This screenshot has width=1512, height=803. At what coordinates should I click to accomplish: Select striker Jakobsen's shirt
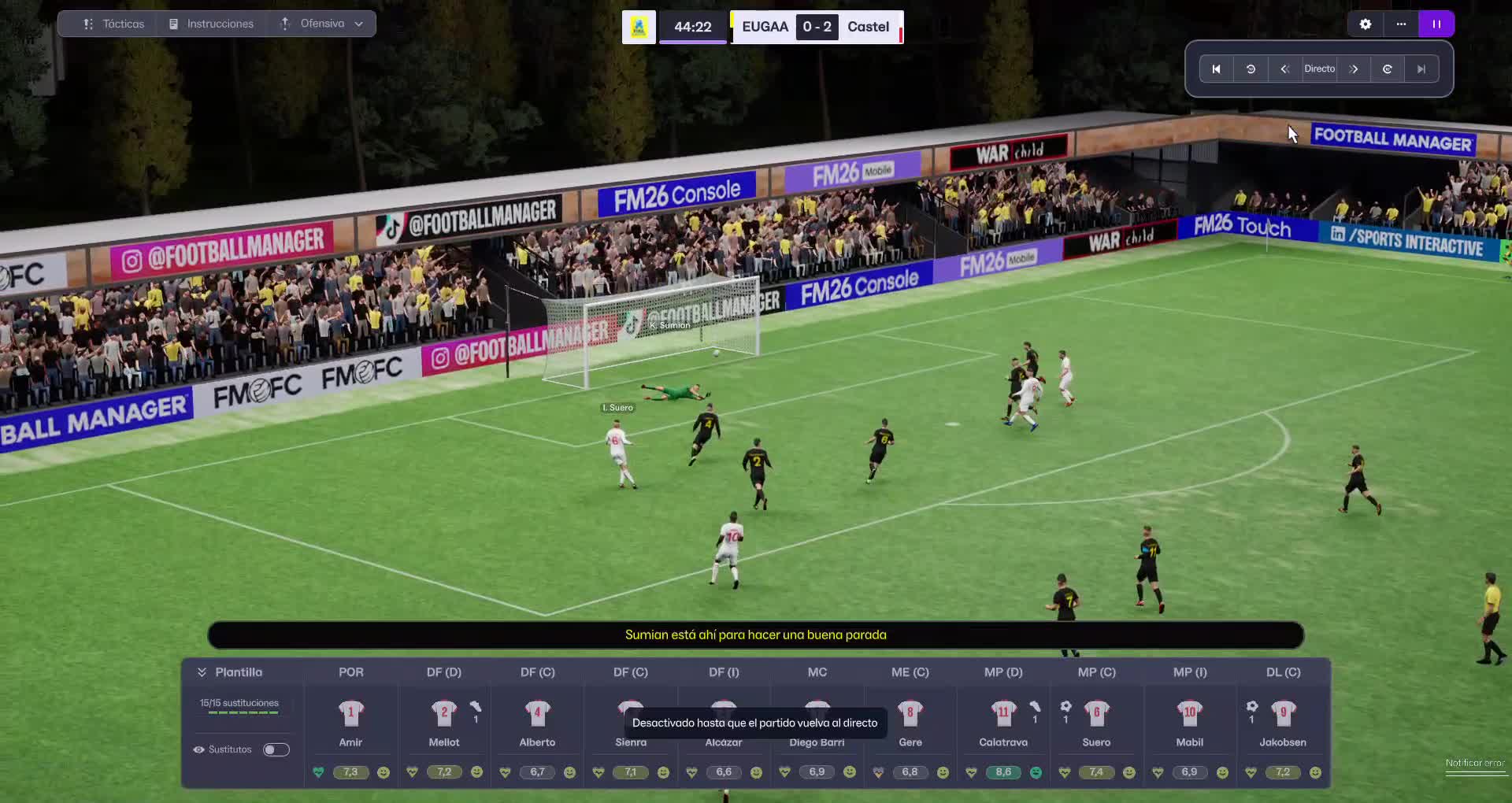(x=1284, y=713)
